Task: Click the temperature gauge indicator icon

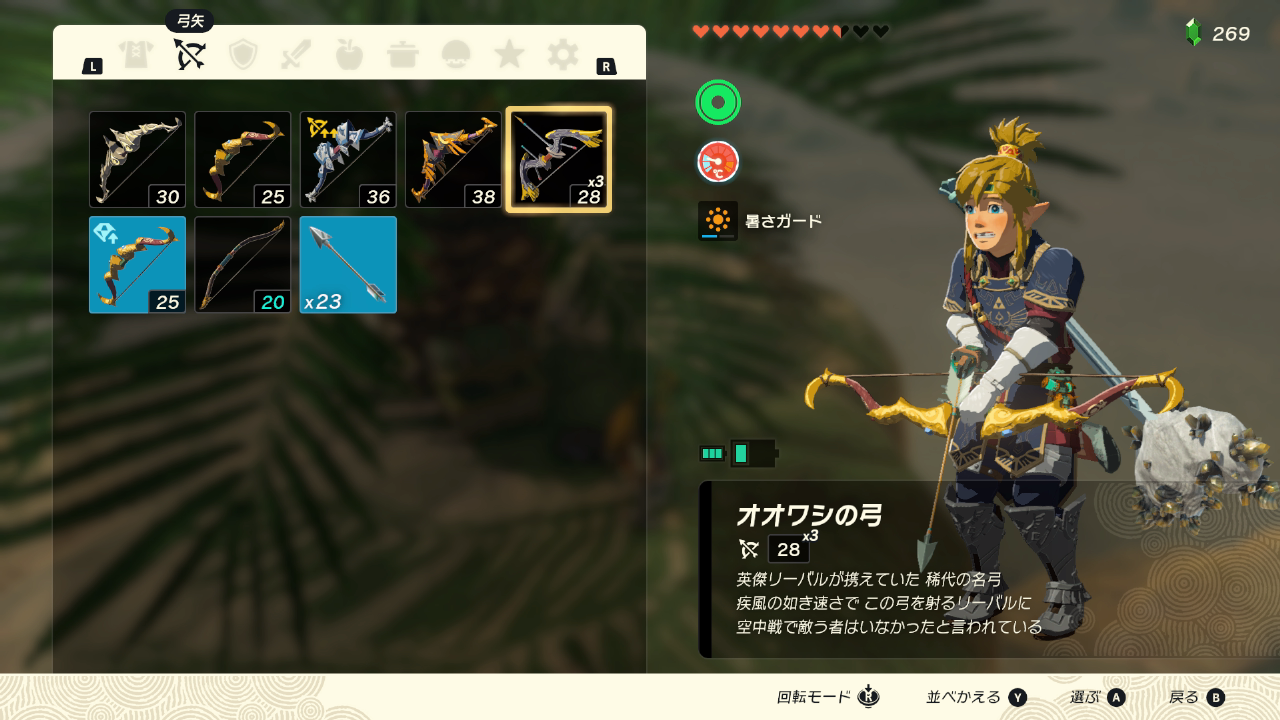Action: click(717, 161)
